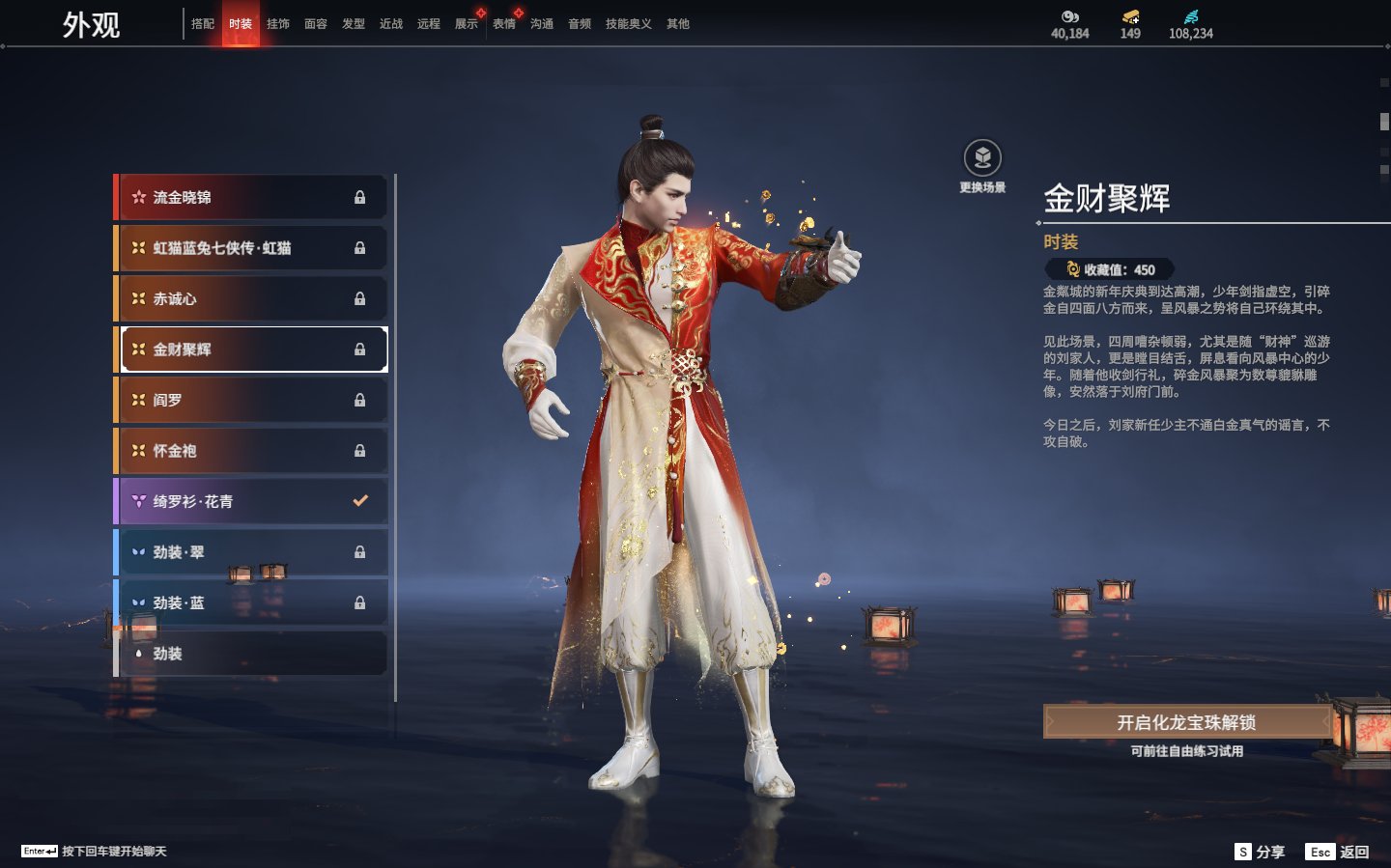Open the 技能奥义 tab
This screenshot has width=1391, height=868.
point(628,24)
